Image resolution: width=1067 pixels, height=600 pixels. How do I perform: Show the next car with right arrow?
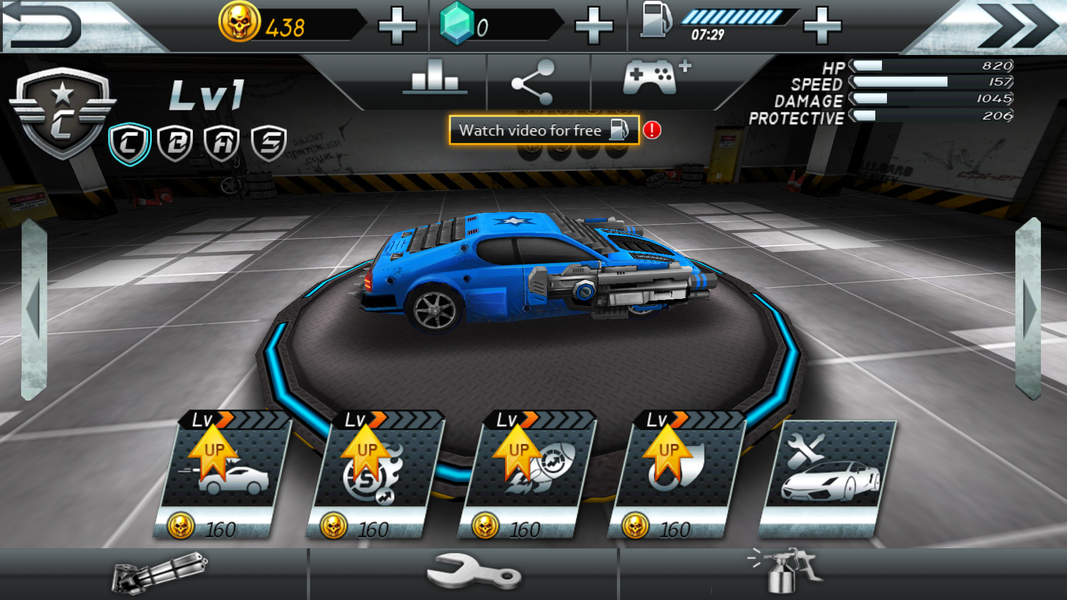coord(1029,310)
